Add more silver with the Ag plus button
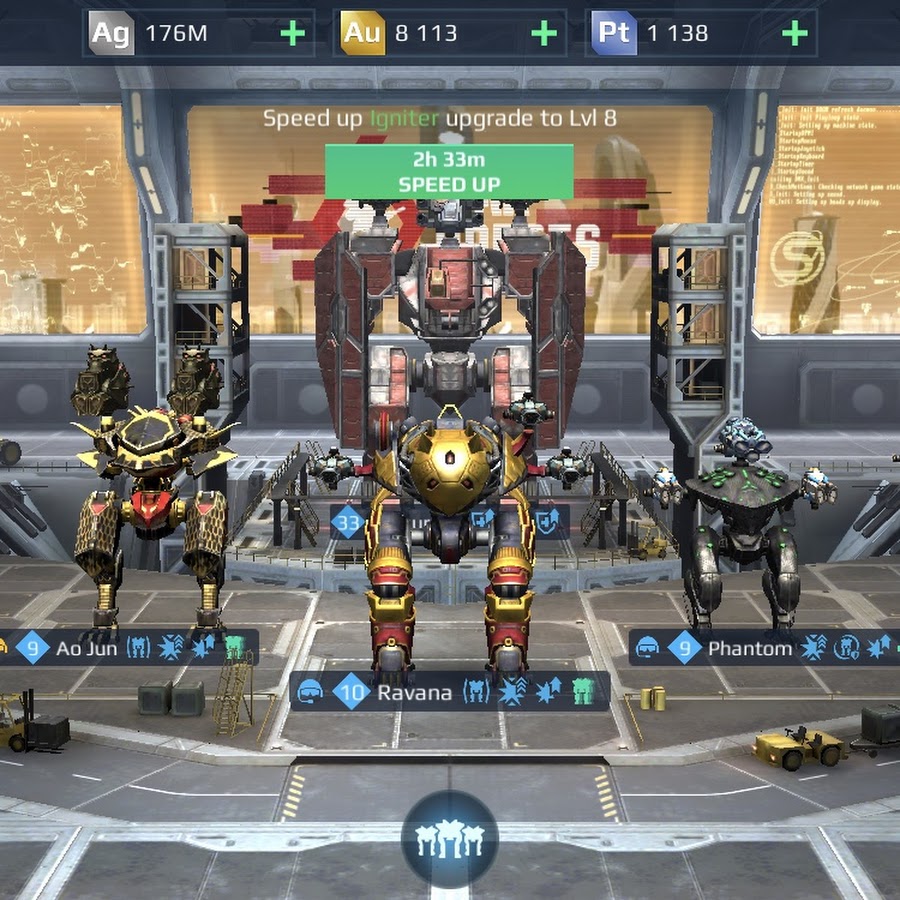The image size is (900, 900). point(293,34)
